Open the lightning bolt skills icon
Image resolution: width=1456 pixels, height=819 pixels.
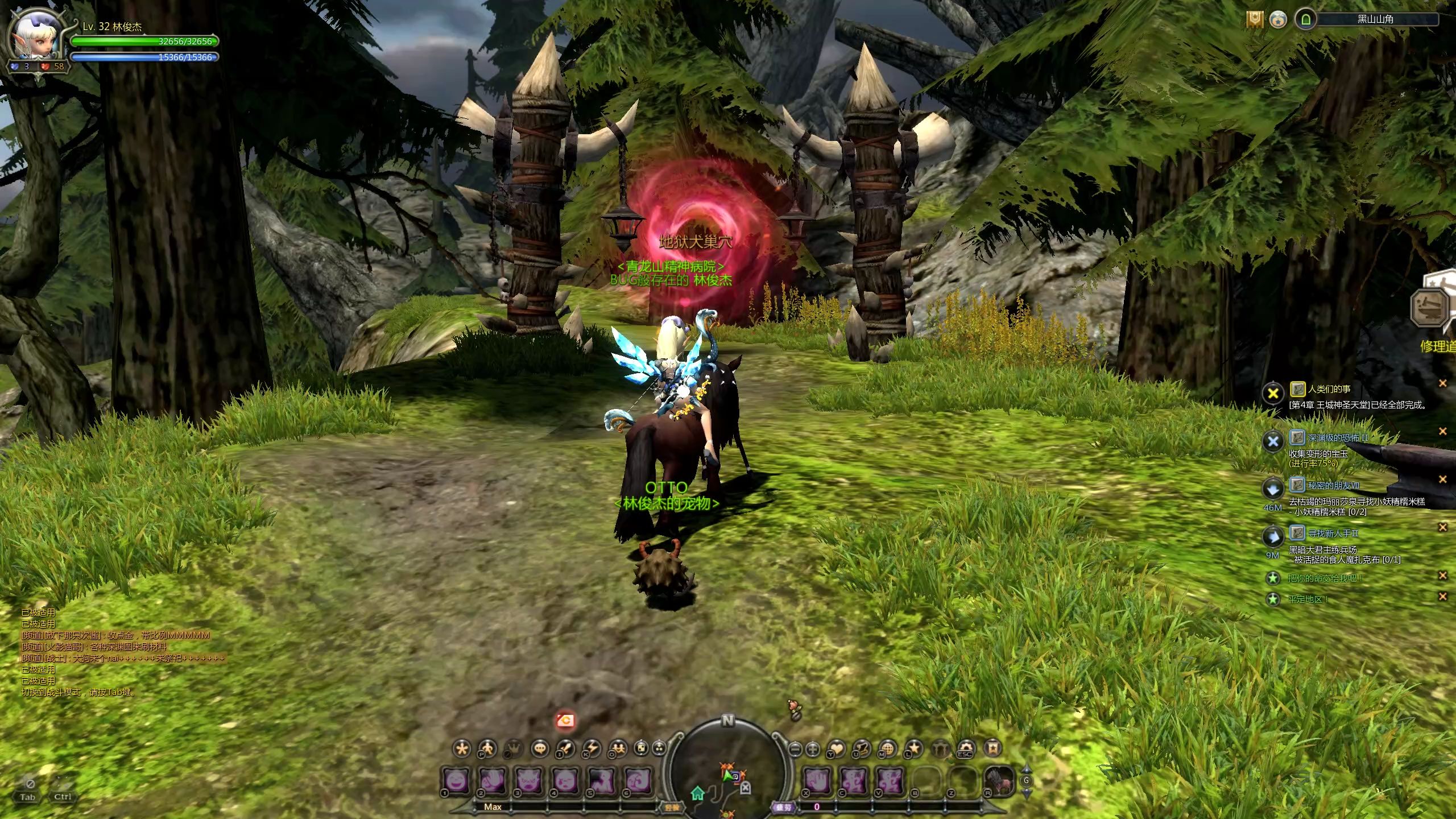pos(592,748)
